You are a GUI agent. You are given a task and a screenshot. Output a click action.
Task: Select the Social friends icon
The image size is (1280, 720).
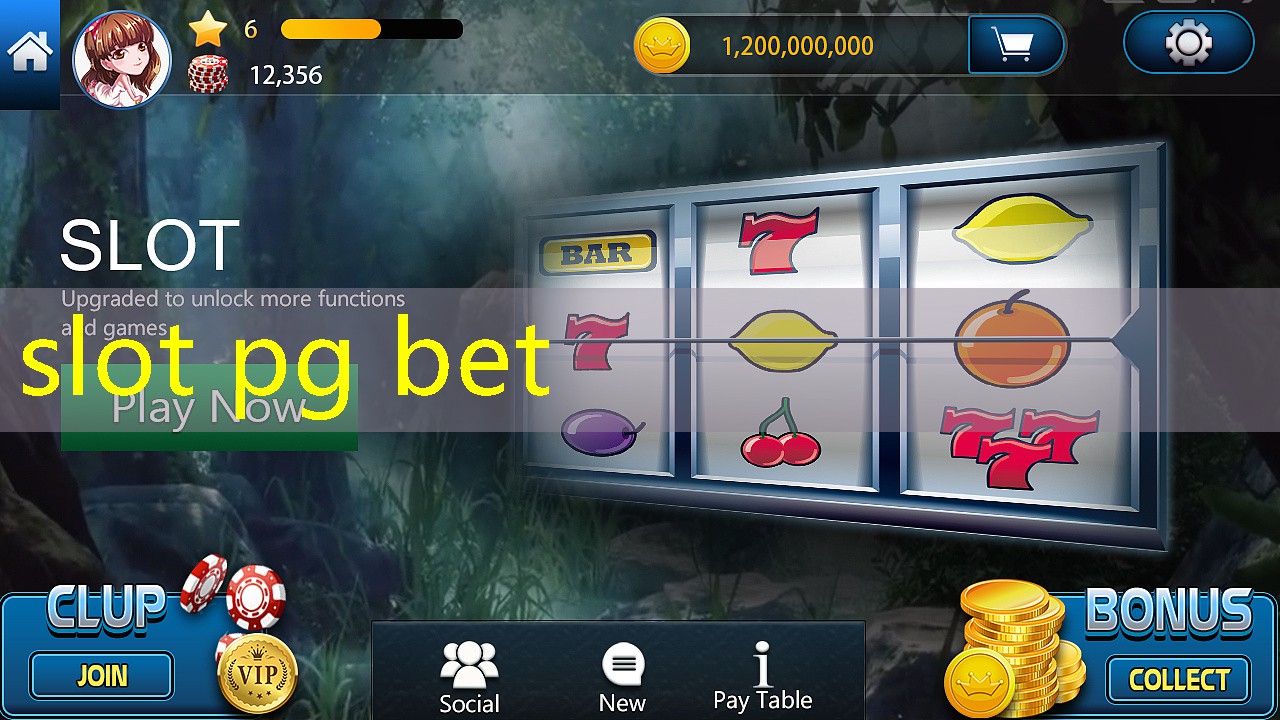pos(469,662)
